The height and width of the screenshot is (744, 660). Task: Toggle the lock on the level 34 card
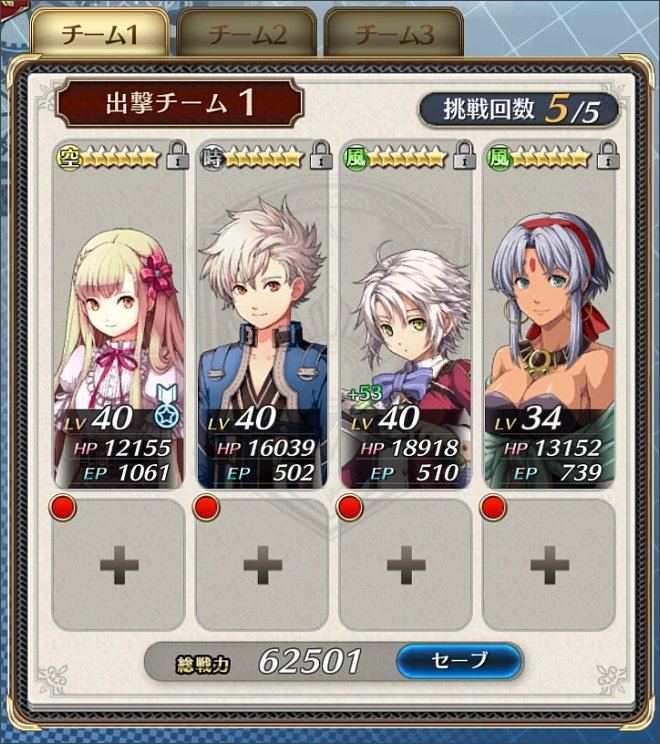(x=607, y=156)
